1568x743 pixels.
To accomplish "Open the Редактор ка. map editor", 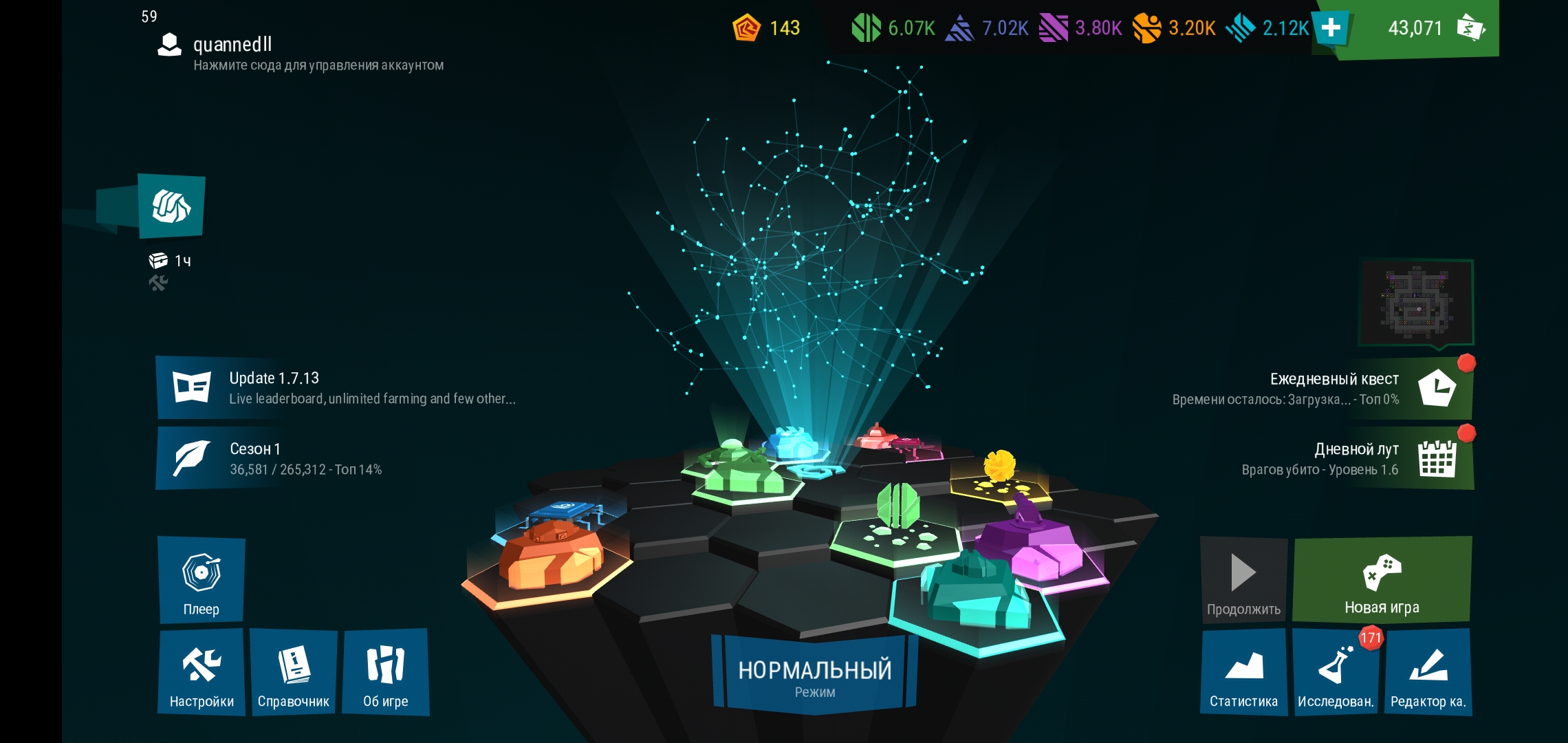I will (x=1428, y=672).
